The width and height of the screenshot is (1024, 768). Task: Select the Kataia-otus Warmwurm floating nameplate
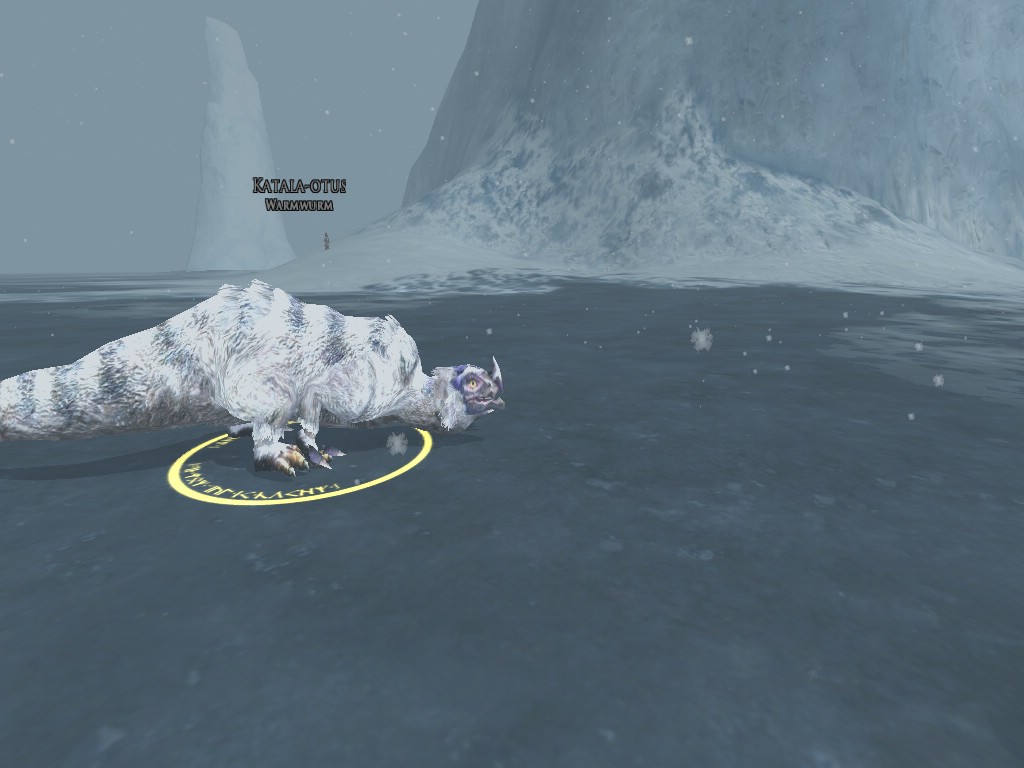[299, 194]
